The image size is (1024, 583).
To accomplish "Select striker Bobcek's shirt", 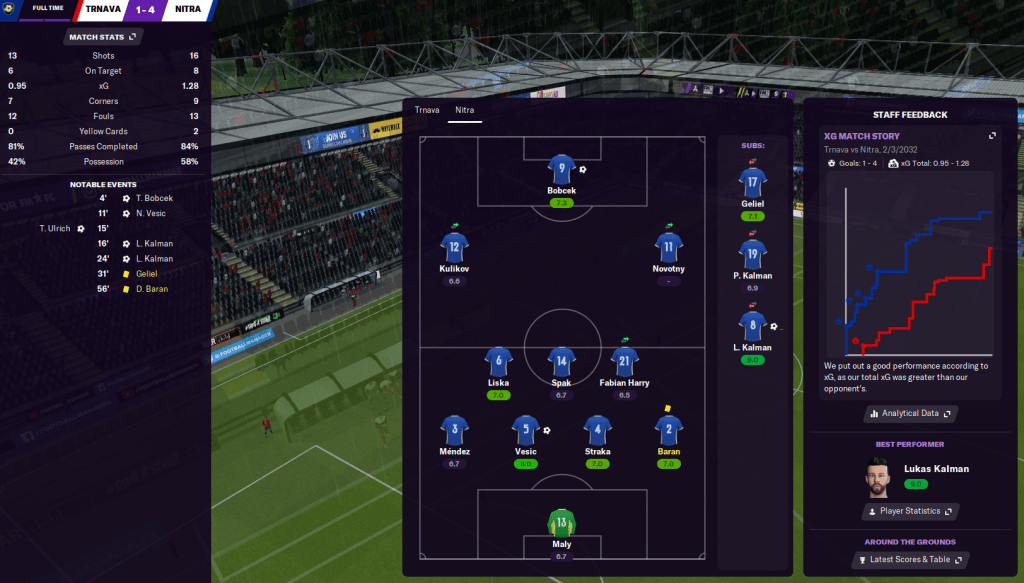I will [x=561, y=169].
